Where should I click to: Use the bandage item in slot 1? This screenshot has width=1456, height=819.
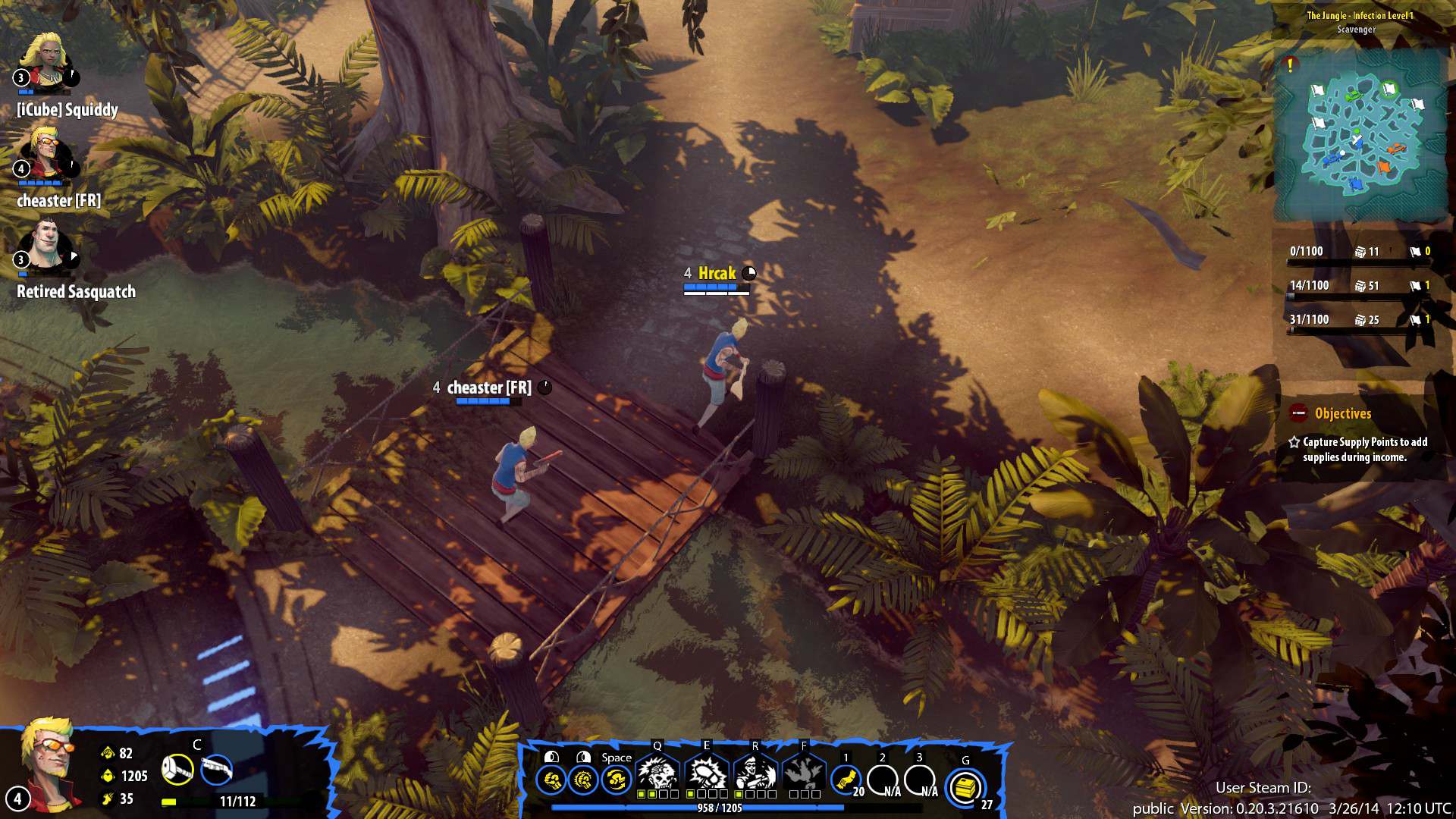pos(846,780)
